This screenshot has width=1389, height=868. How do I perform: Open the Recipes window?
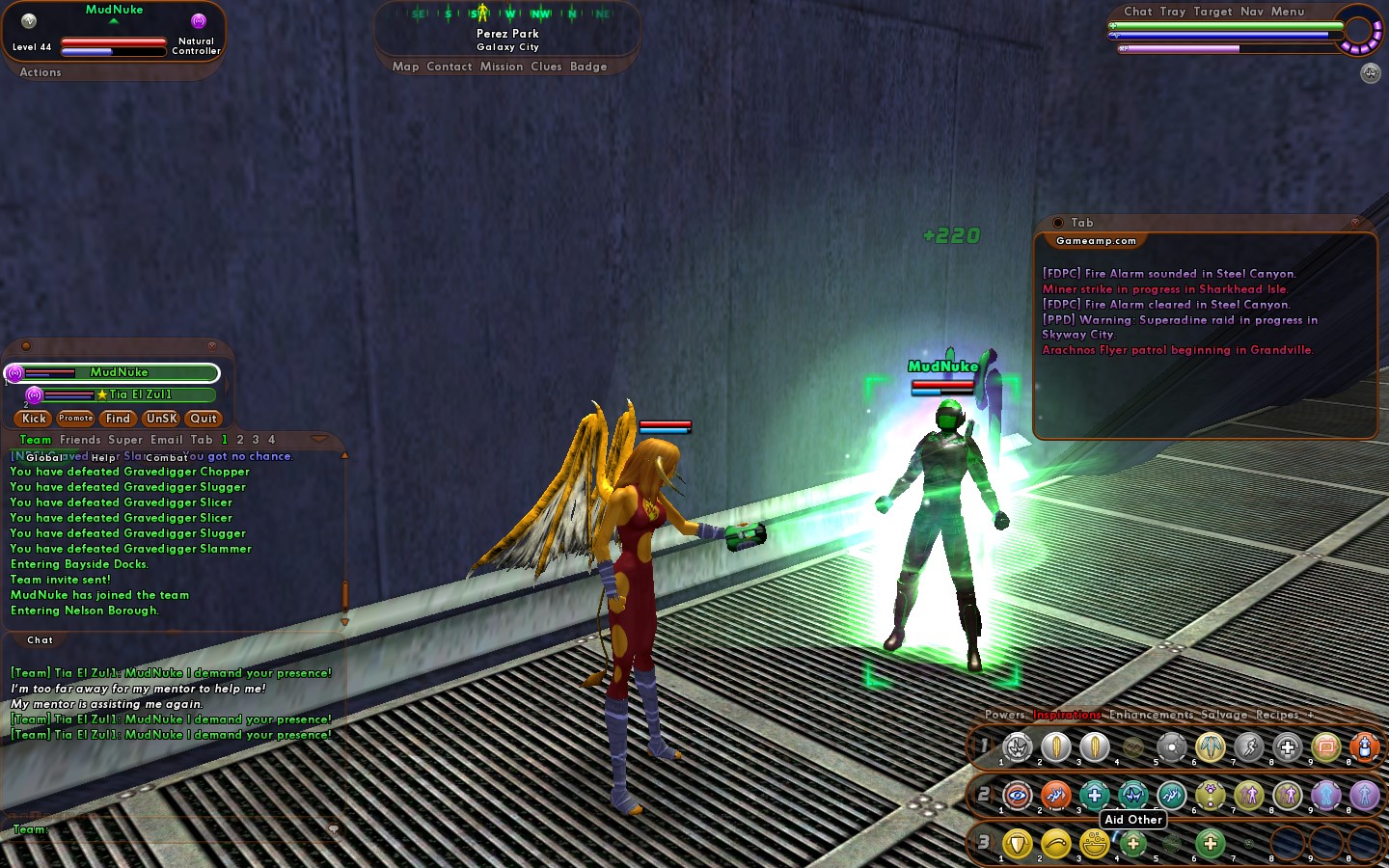pyautogui.click(x=1277, y=715)
